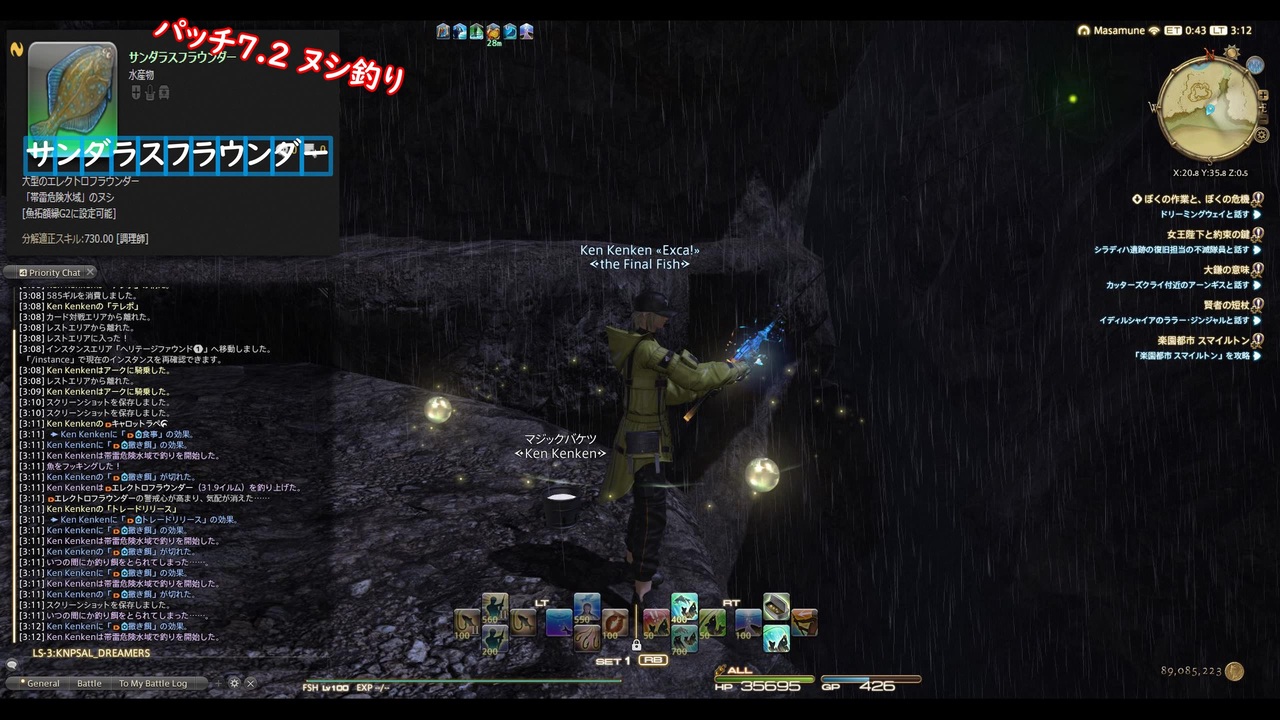1280x720 pixels.
Task: Click the quest medal icon next to 大鎌の意味
Action: [1256, 270]
